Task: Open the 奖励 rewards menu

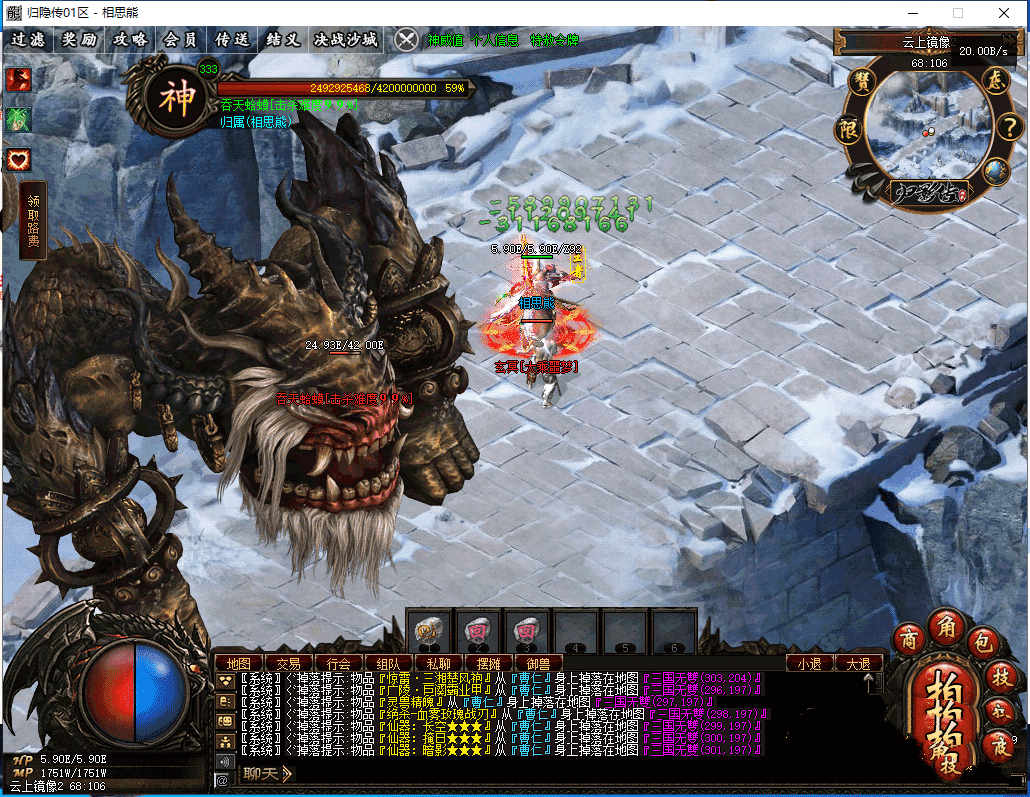Action: point(79,40)
